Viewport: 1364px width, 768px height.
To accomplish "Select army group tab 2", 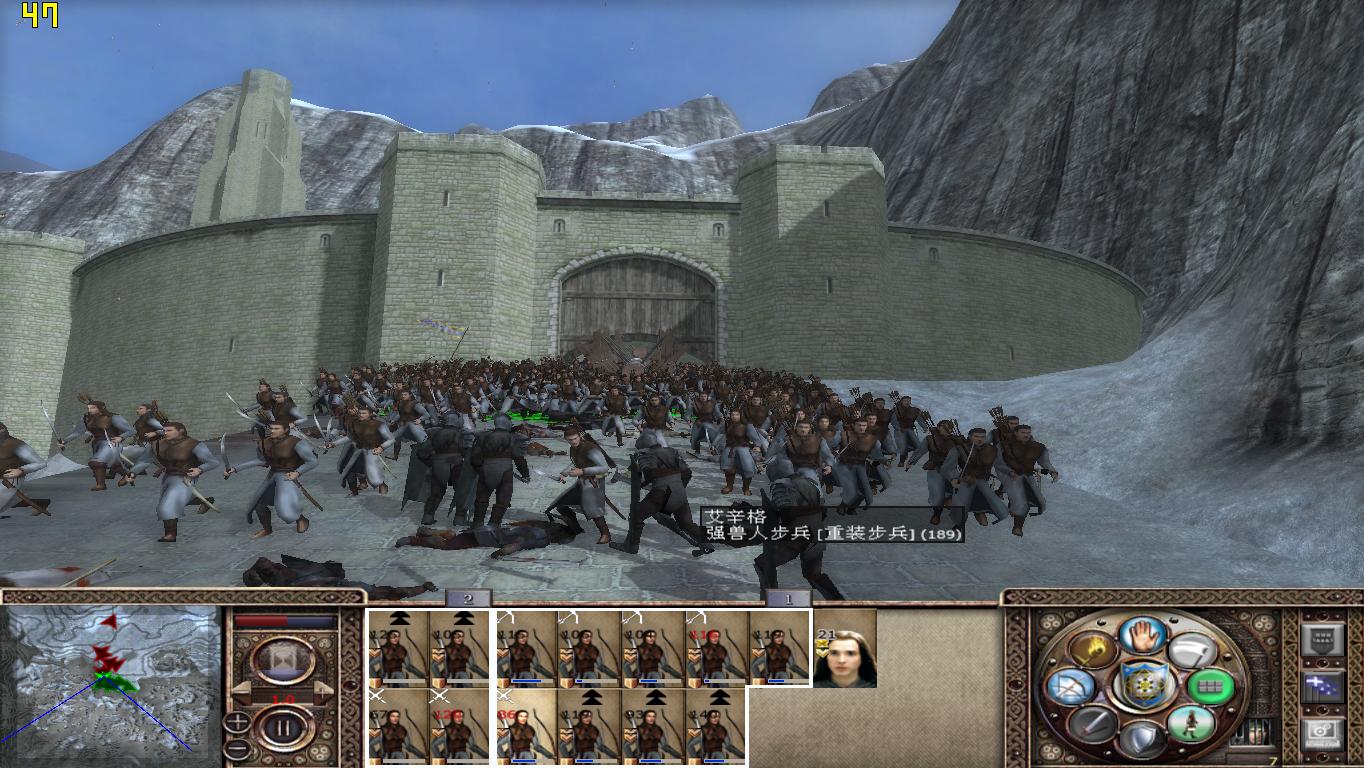I will [467, 599].
